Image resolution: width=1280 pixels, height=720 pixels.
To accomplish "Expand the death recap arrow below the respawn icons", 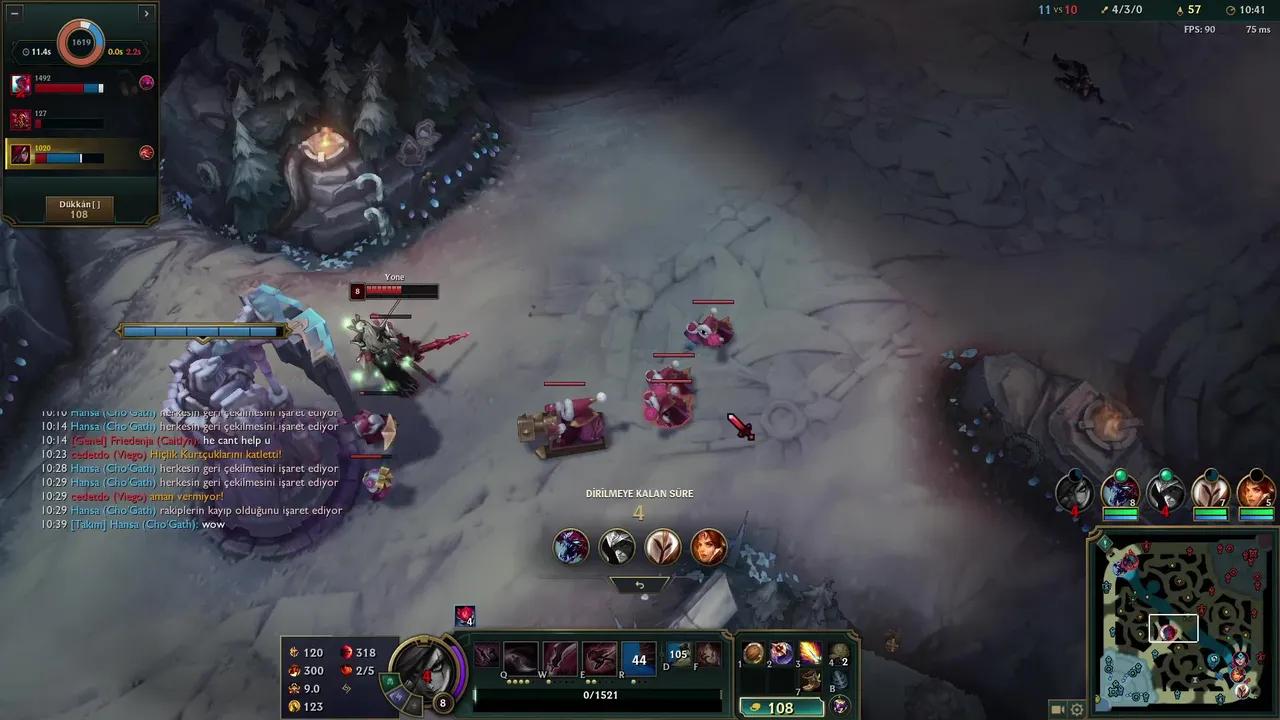I will [638, 584].
